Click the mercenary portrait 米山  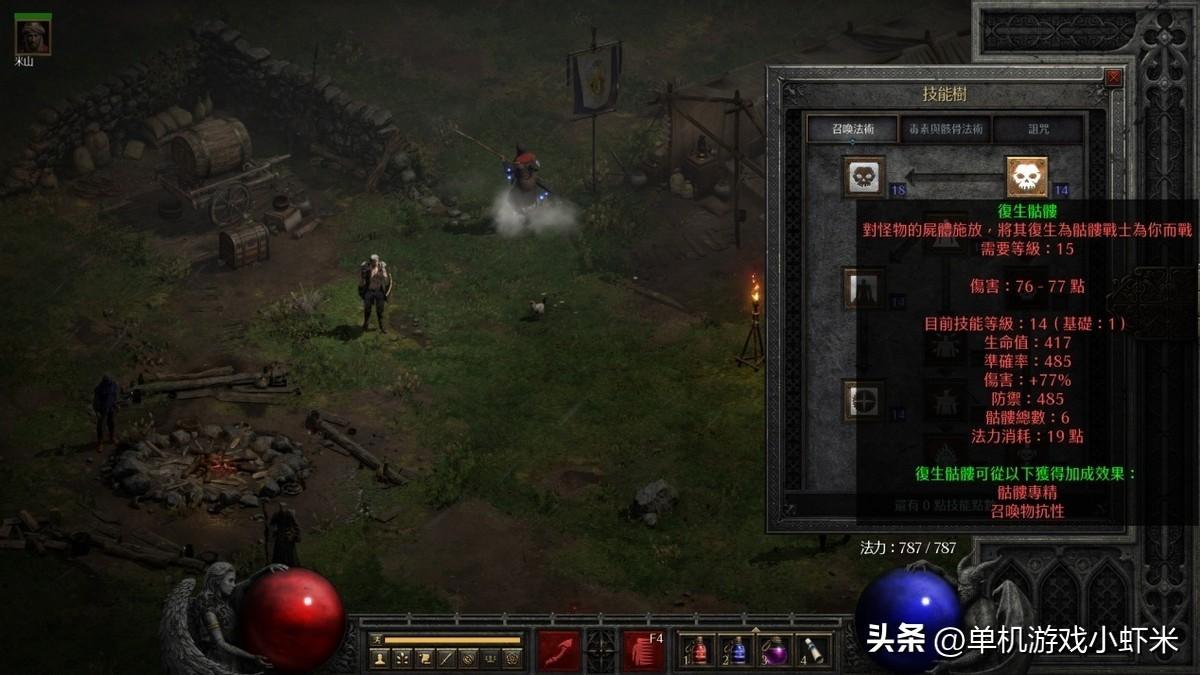coord(33,37)
